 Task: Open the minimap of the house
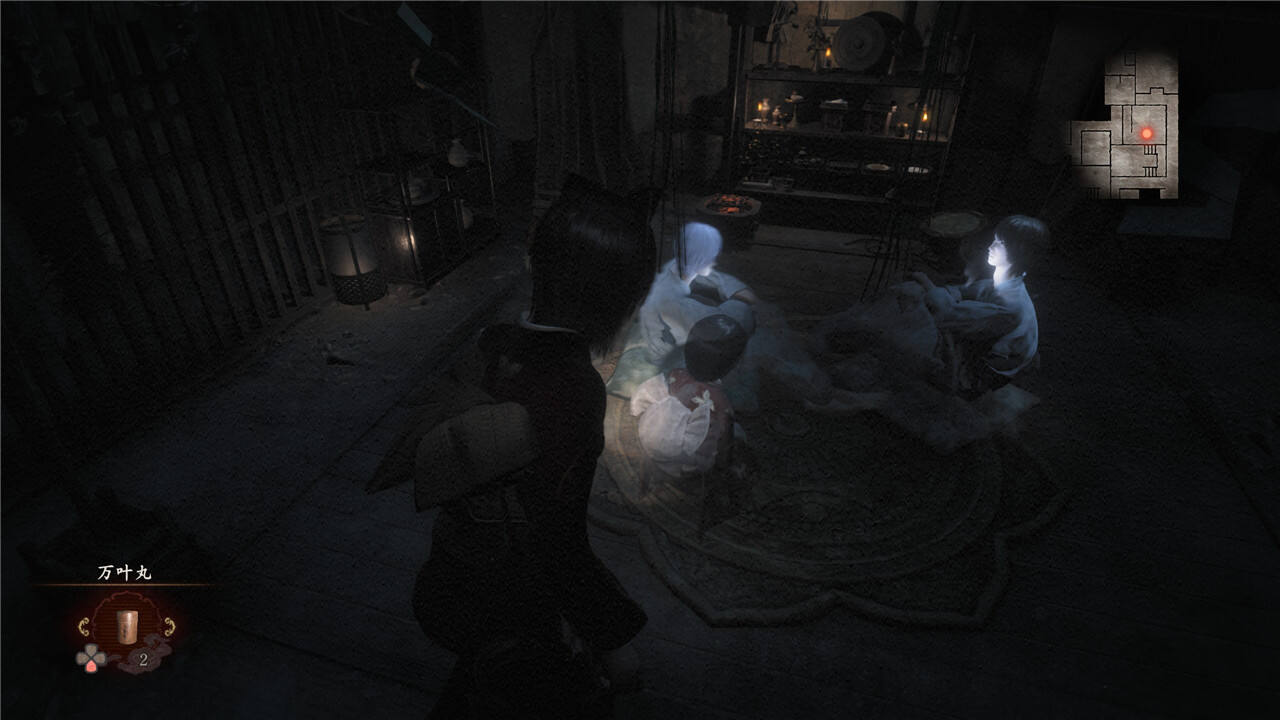pyautogui.click(x=1124, y=124)
